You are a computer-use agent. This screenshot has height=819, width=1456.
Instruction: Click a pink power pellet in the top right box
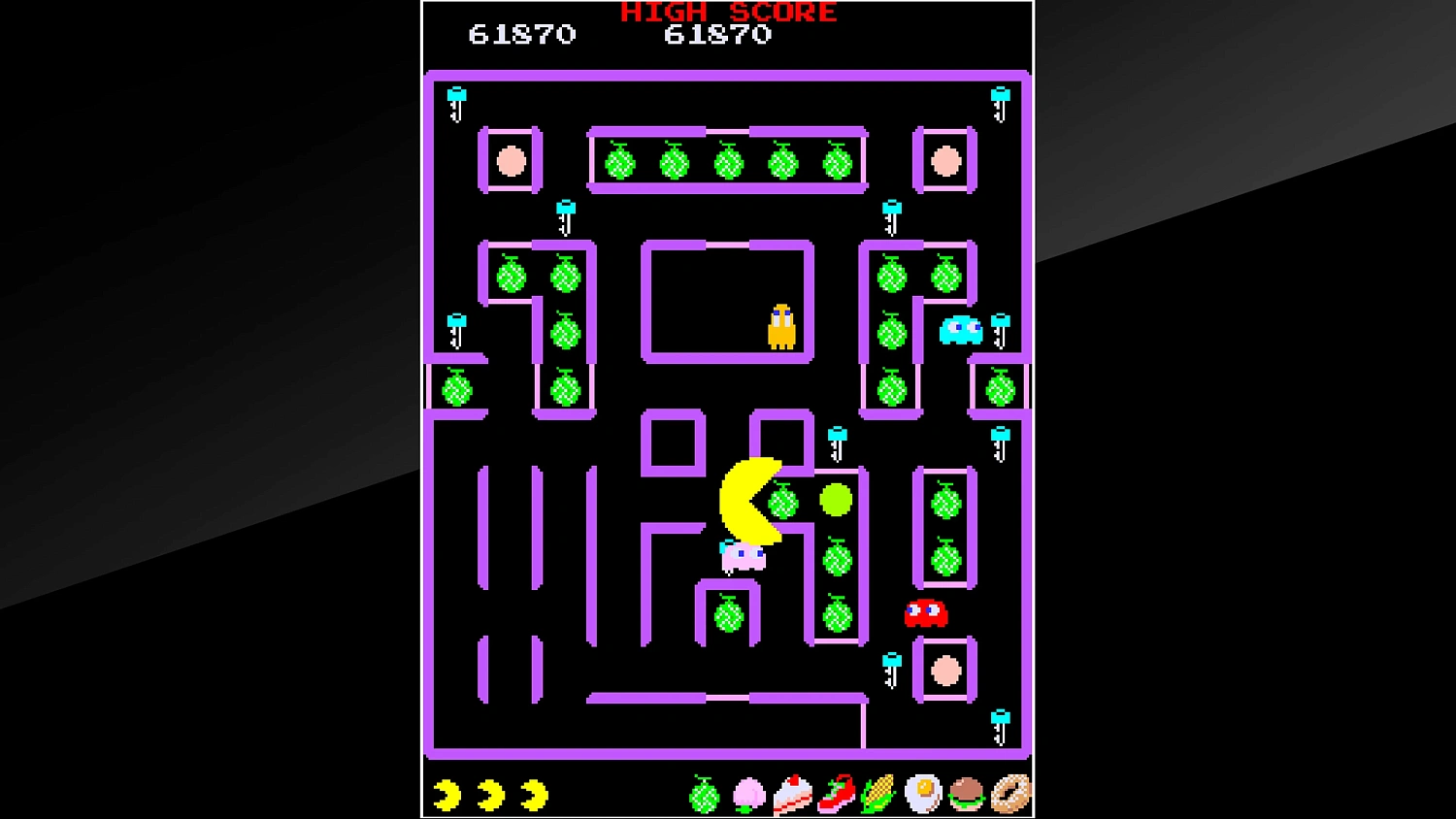(x=944, y=161)
